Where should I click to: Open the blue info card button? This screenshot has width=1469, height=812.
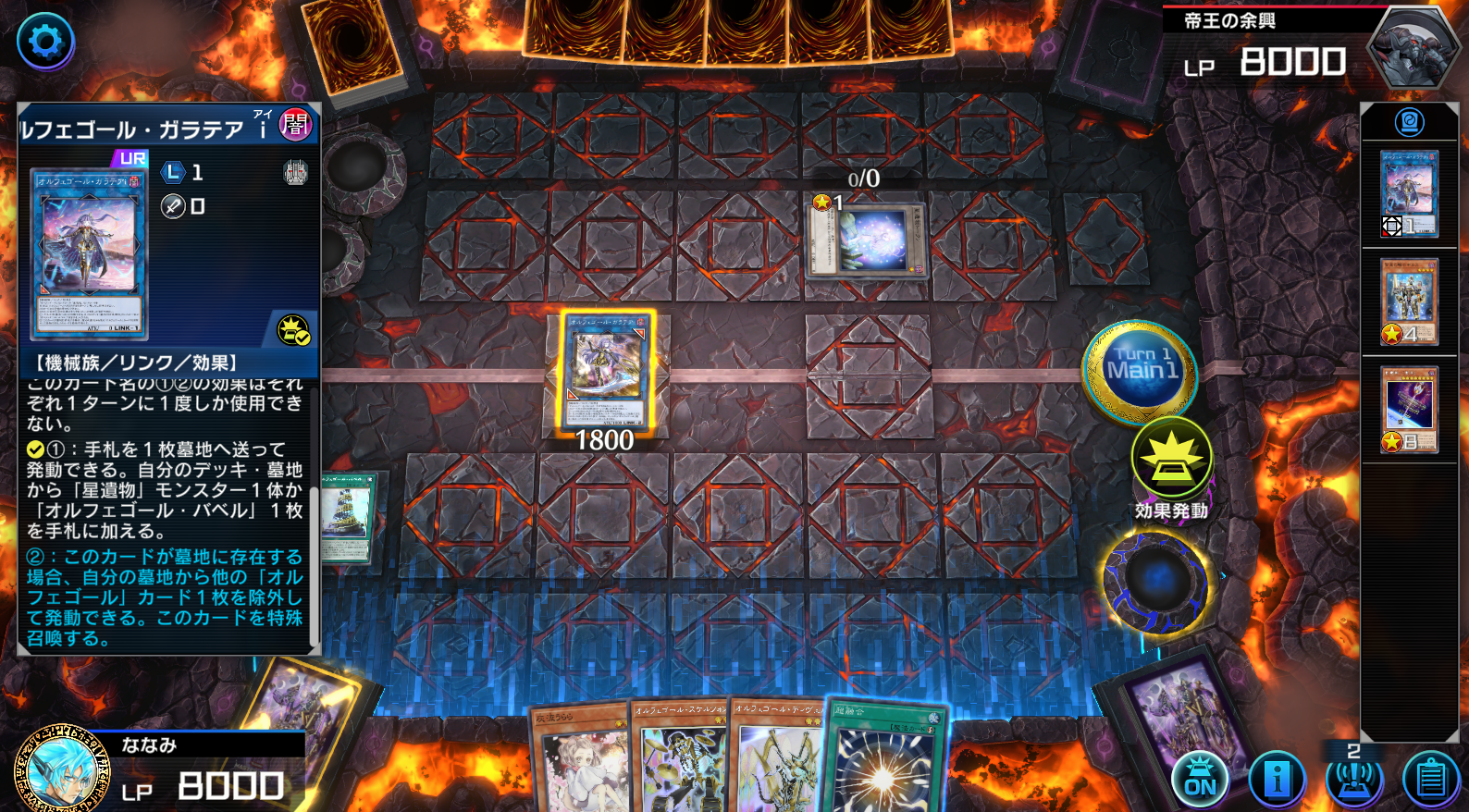1277,781
